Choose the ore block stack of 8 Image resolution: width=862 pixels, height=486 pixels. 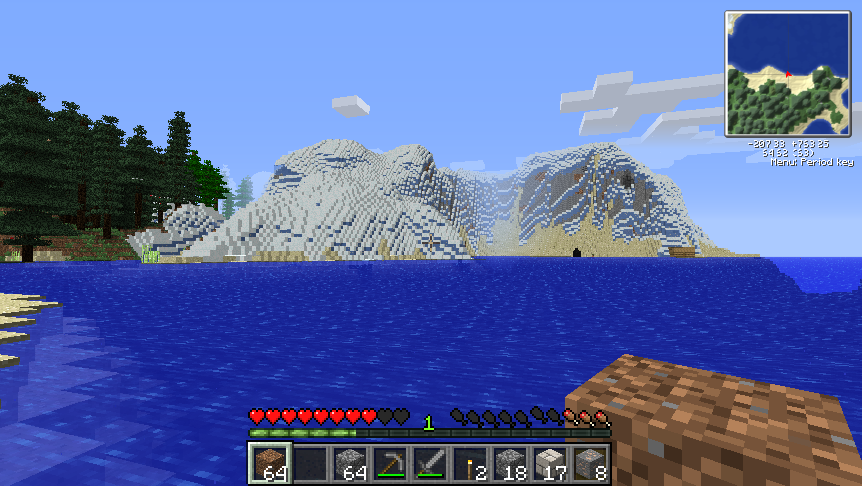pyautogui.click(x=590, y=464)
